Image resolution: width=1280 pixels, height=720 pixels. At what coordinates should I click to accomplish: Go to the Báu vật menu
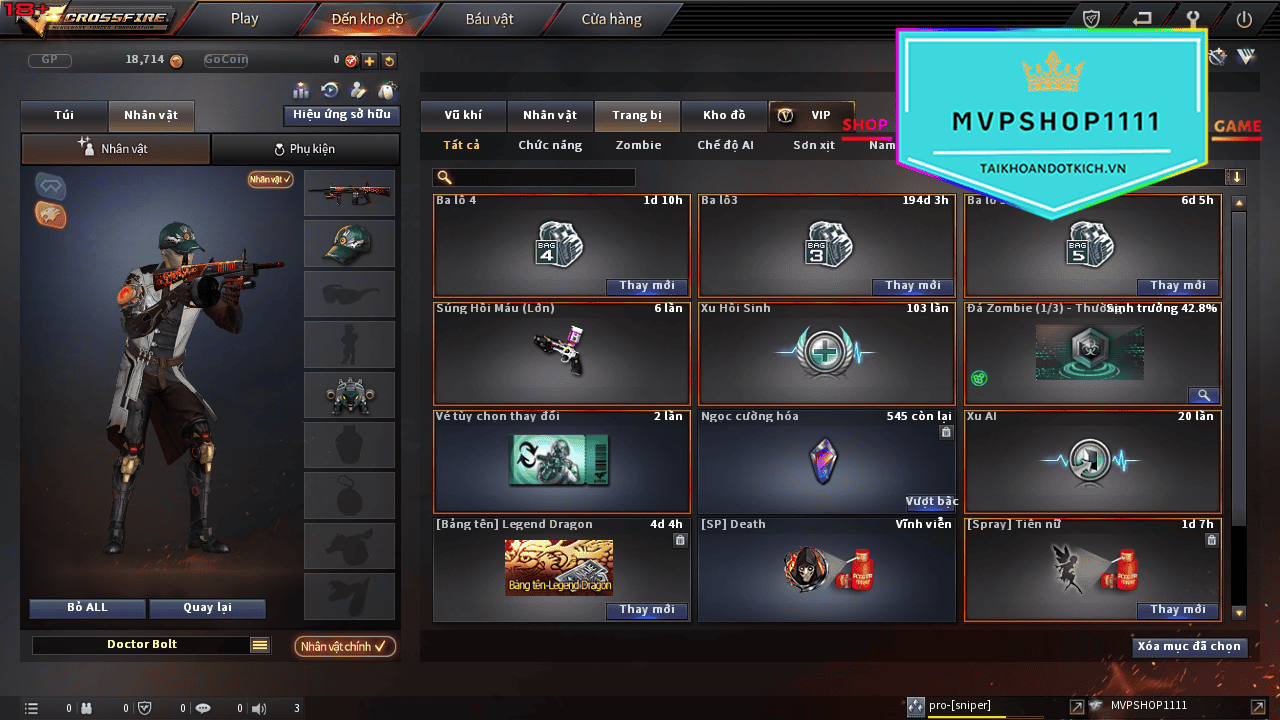[x=489, y=19]
